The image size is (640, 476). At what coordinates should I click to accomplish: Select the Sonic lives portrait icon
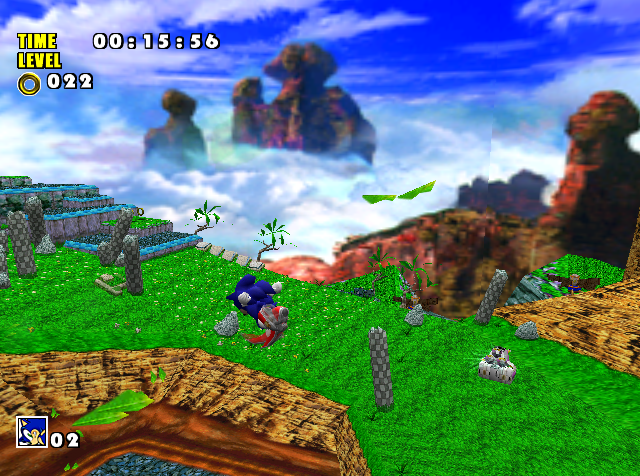31,432
